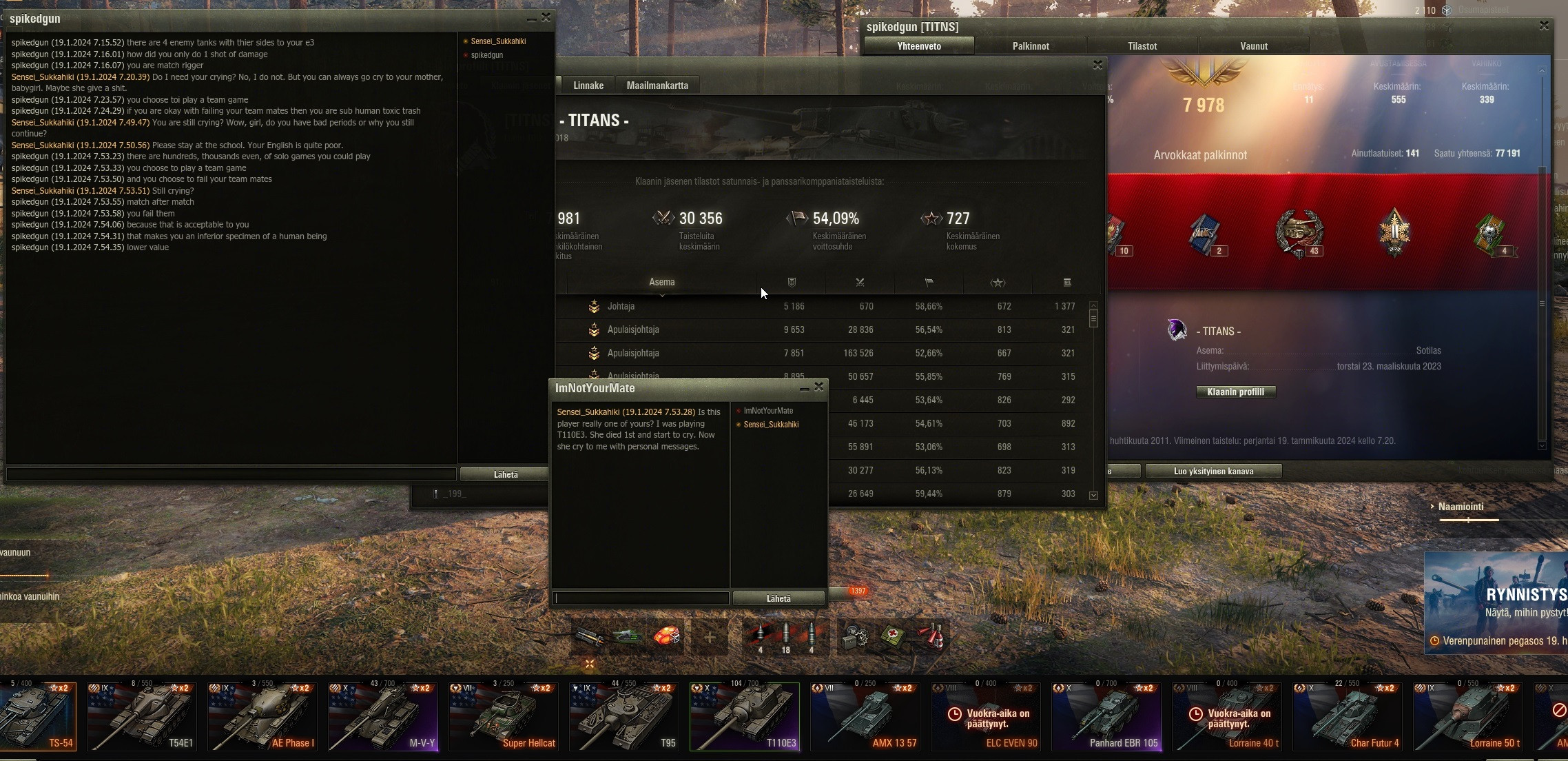Viewport: 1568px width, 761px height.
Task: Switch to the Palkinnot tab
Action: click(1031, 46)
